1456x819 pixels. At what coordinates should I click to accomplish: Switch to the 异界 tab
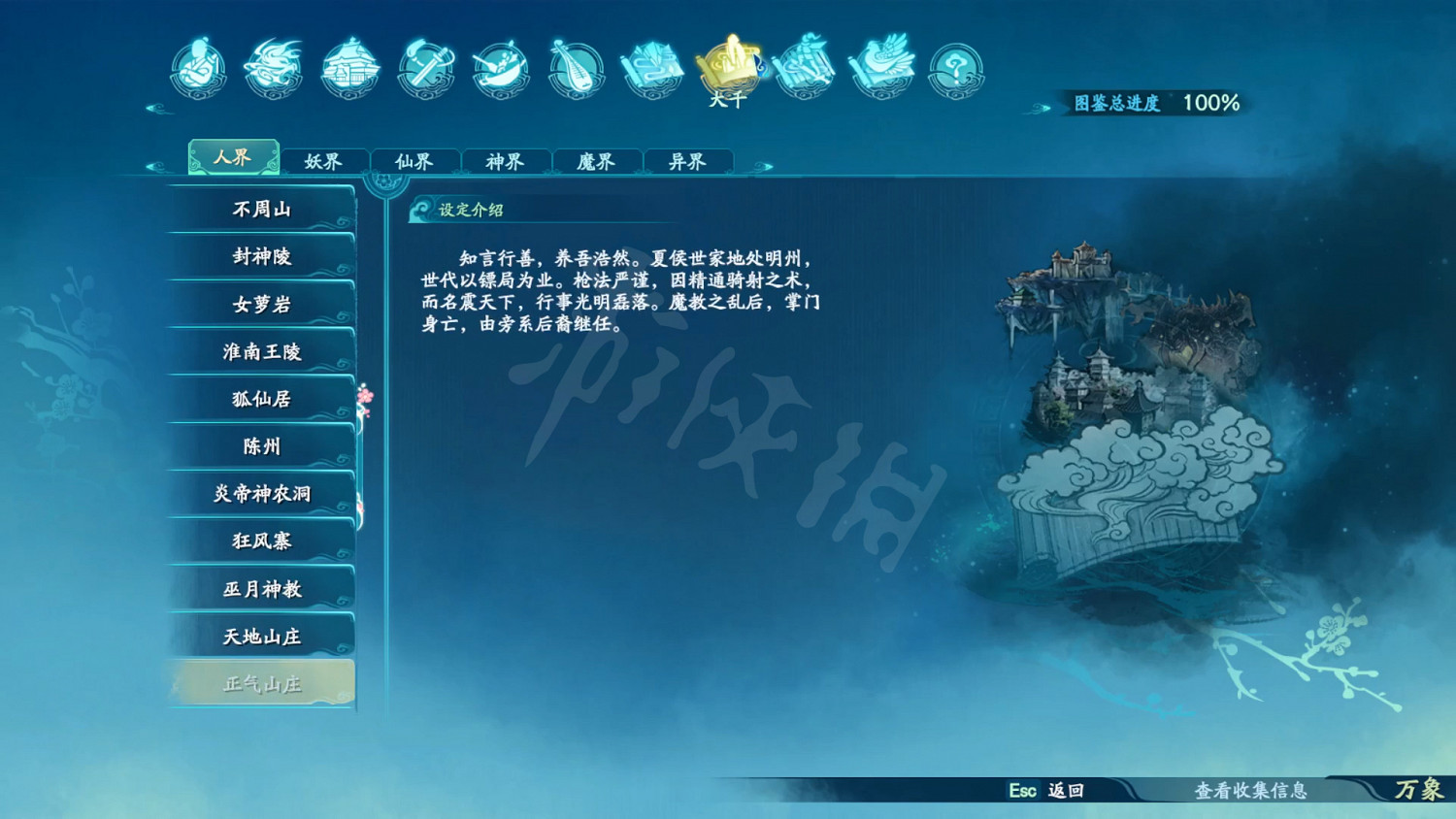(688, 161)
